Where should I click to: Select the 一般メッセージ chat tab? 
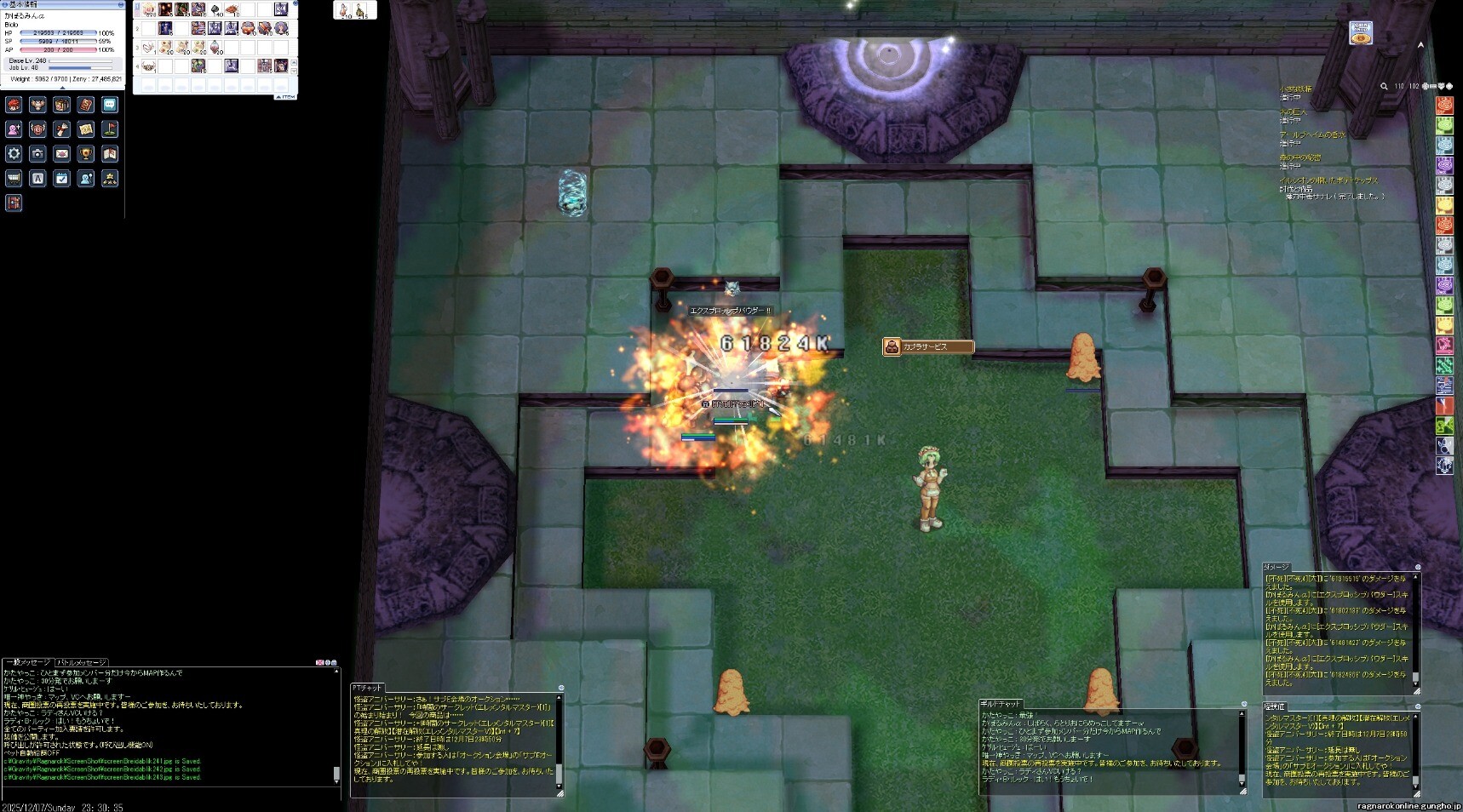28,662
